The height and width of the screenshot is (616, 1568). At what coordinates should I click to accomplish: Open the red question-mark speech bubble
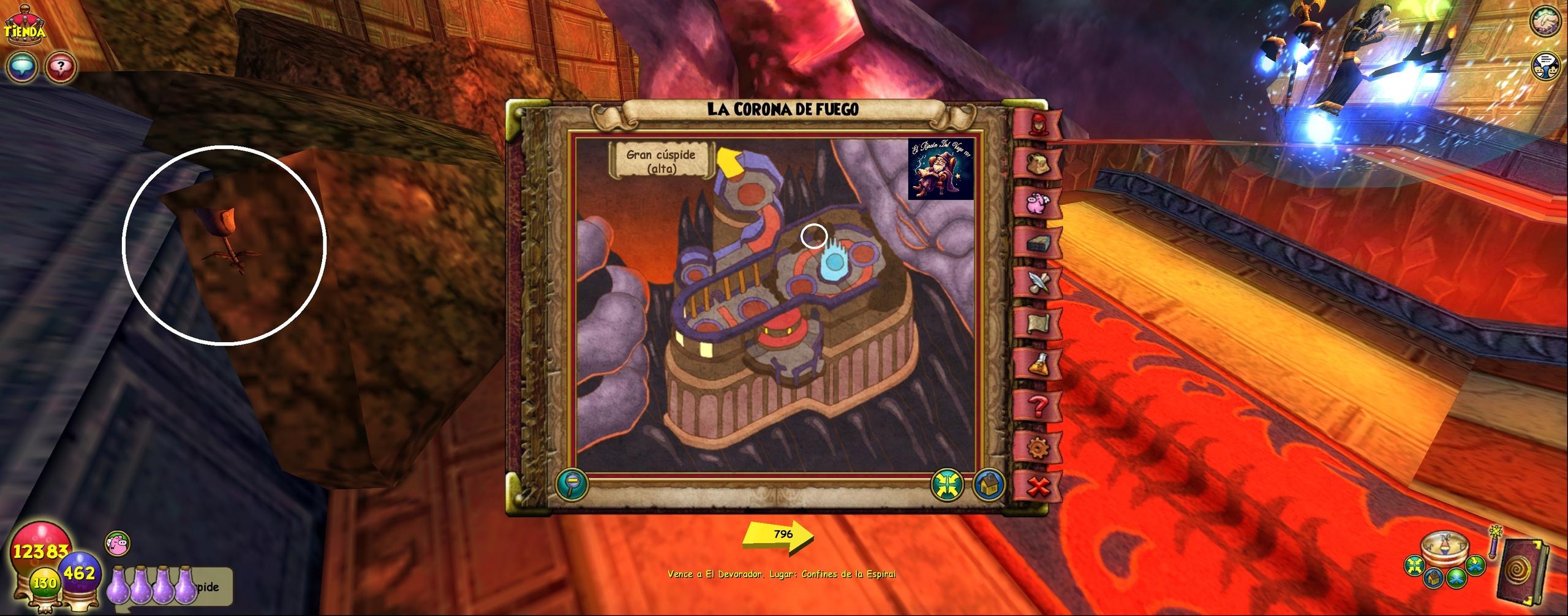pos(61,67)
